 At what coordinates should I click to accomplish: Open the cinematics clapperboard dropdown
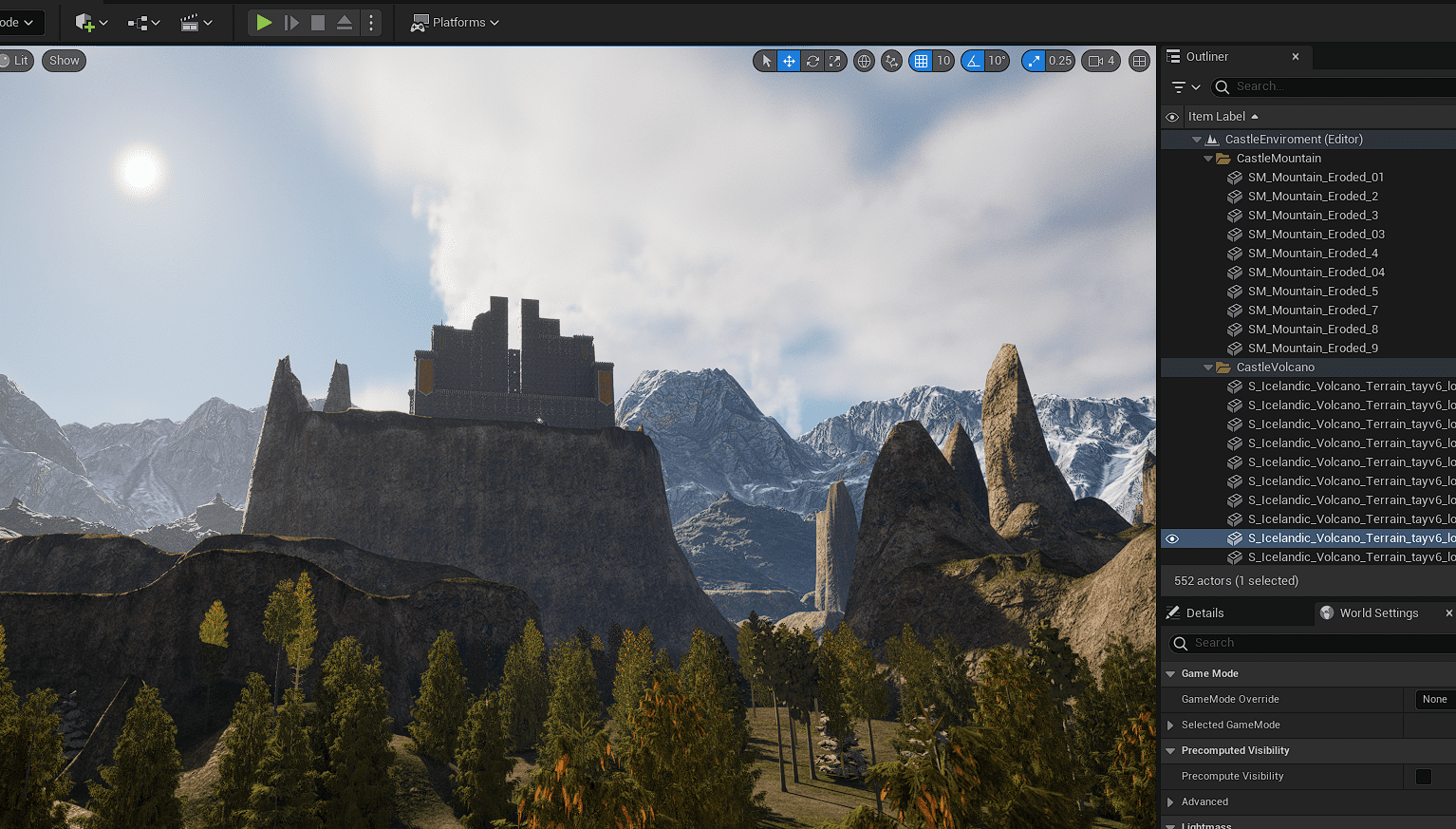pos(196,22)
